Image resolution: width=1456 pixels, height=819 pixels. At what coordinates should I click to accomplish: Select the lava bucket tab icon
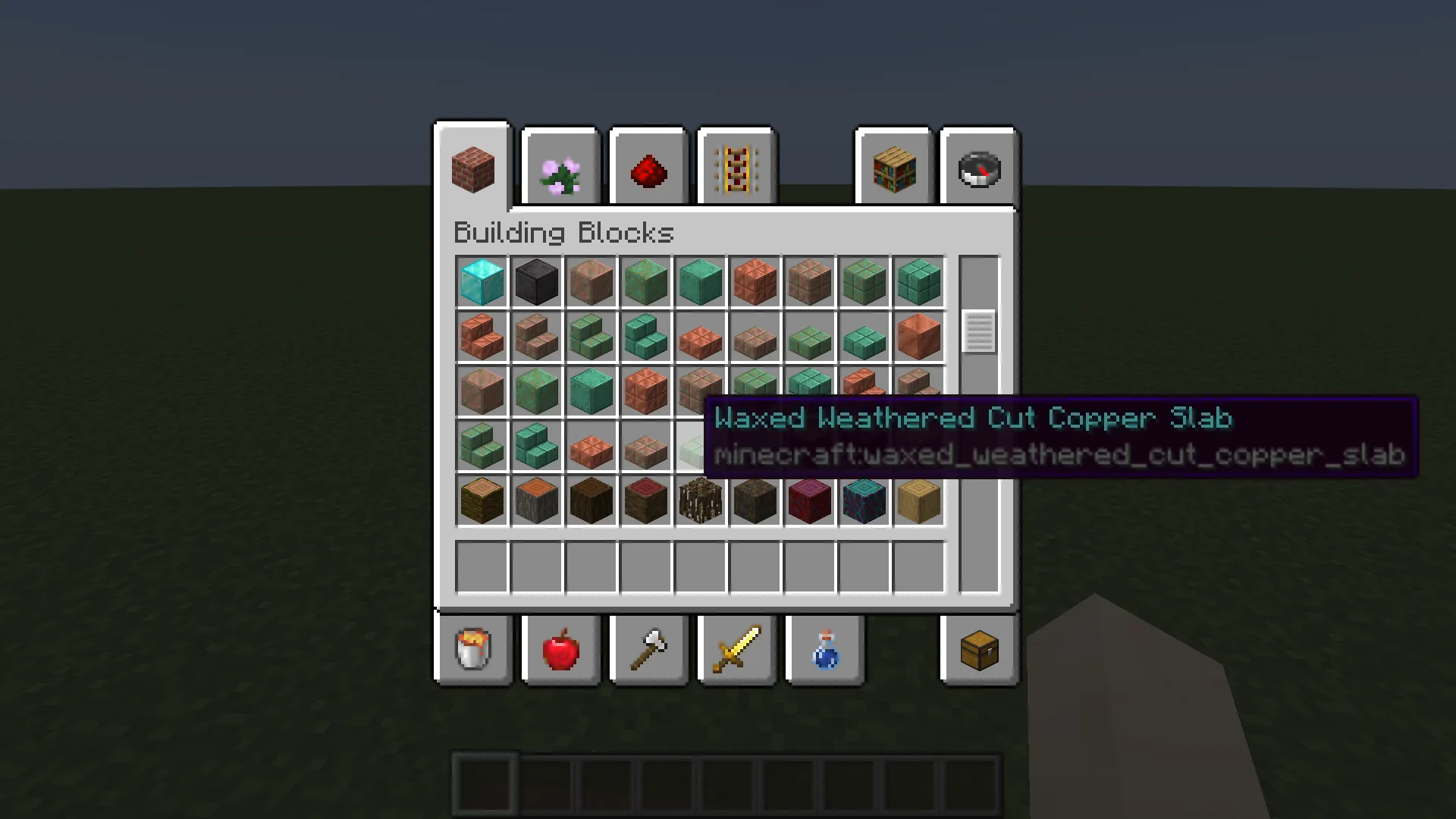point(472,650)
